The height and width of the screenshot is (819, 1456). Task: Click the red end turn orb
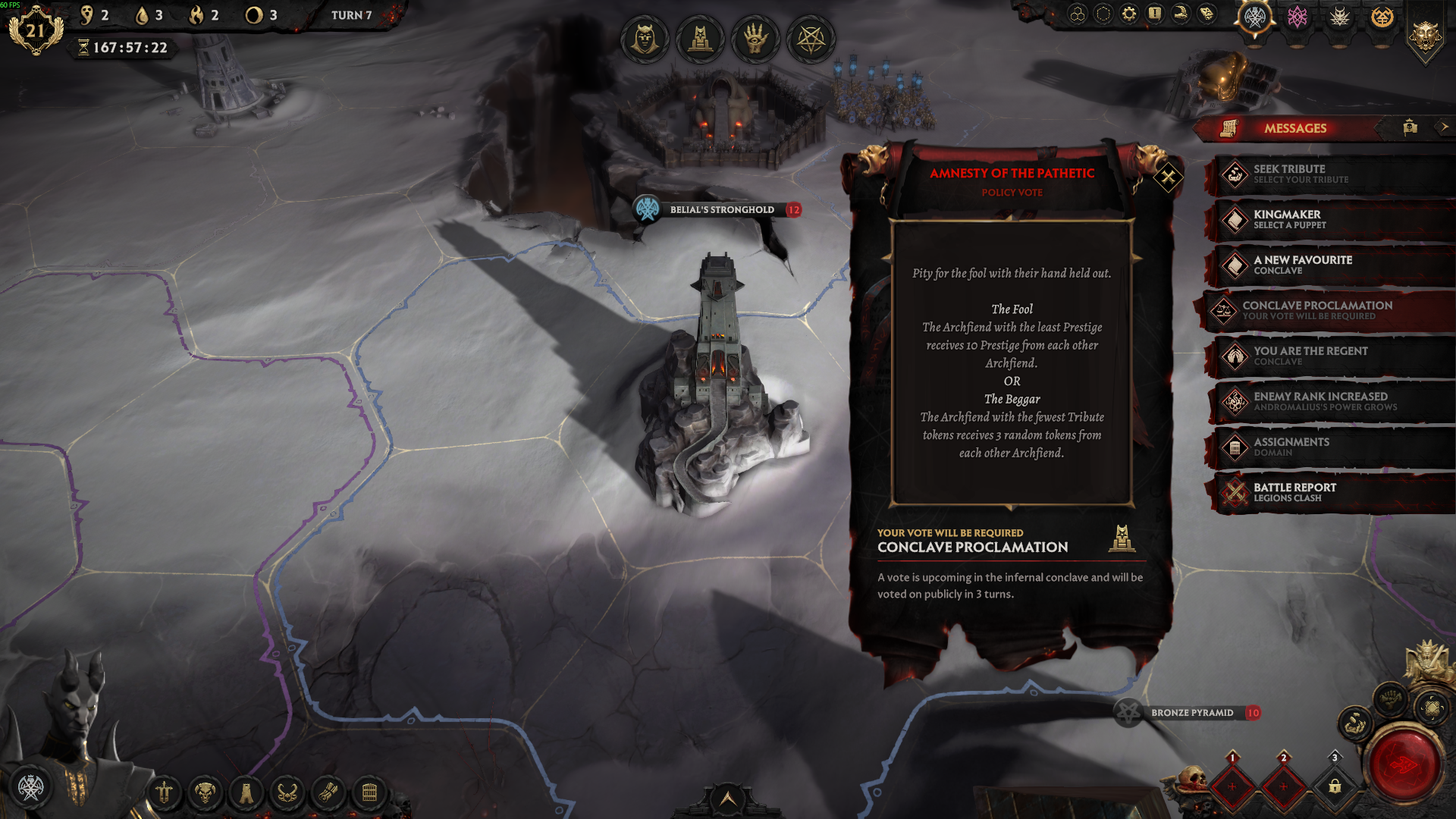pos(1404,765)
